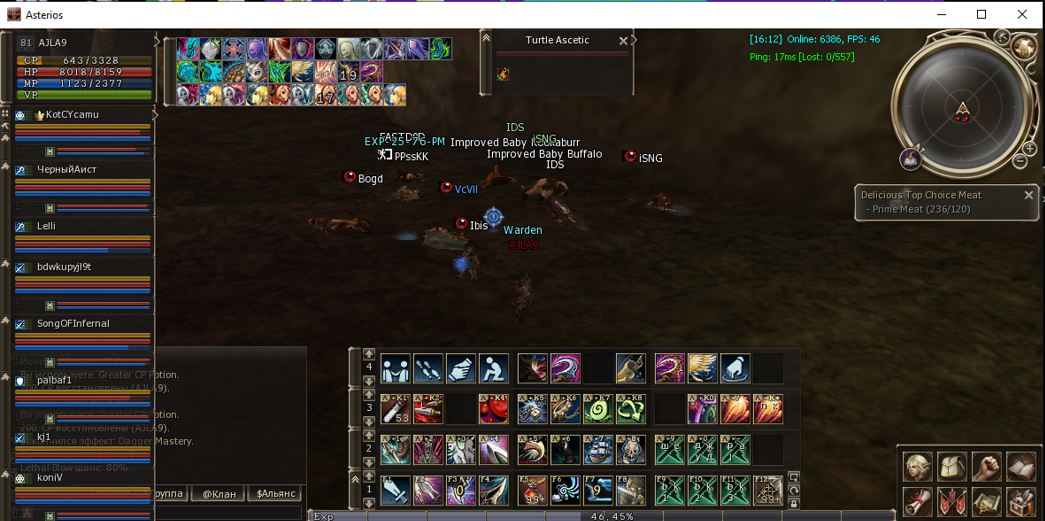
Task: Trigger the handshake trade action icon
Action: click(x=395, y=369)
